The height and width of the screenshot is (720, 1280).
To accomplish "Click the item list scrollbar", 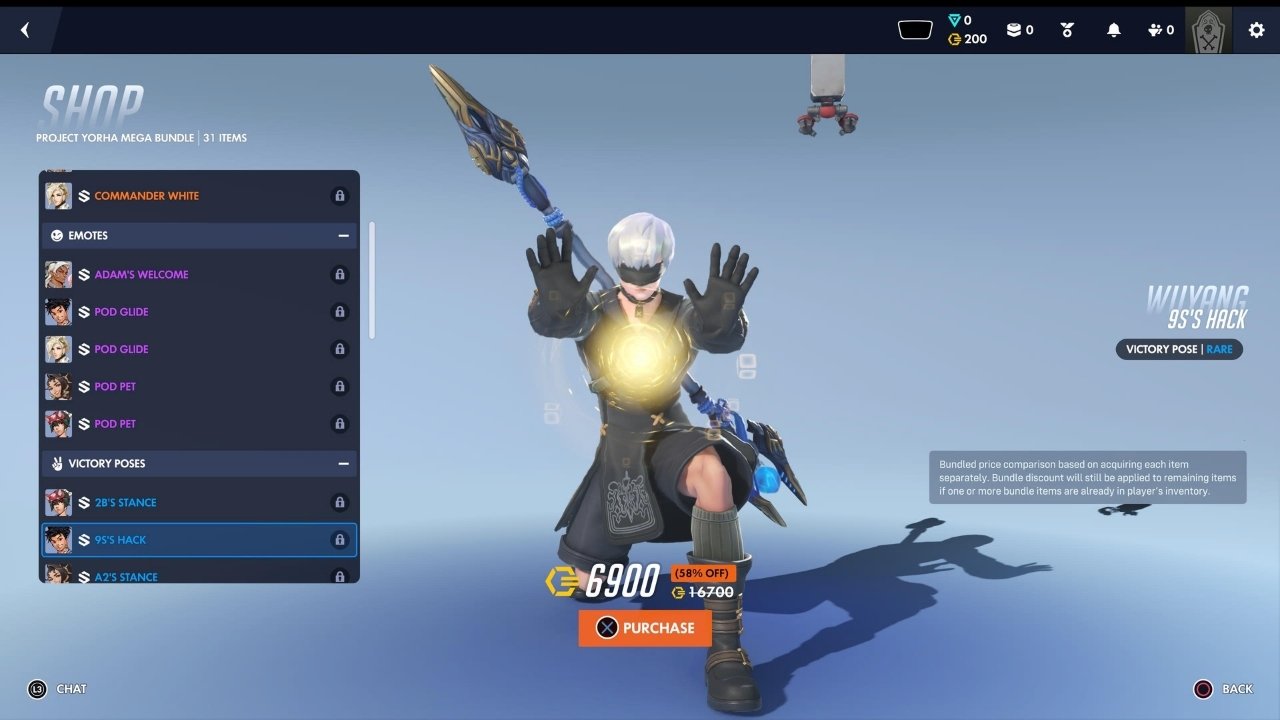I will point(372,280).
